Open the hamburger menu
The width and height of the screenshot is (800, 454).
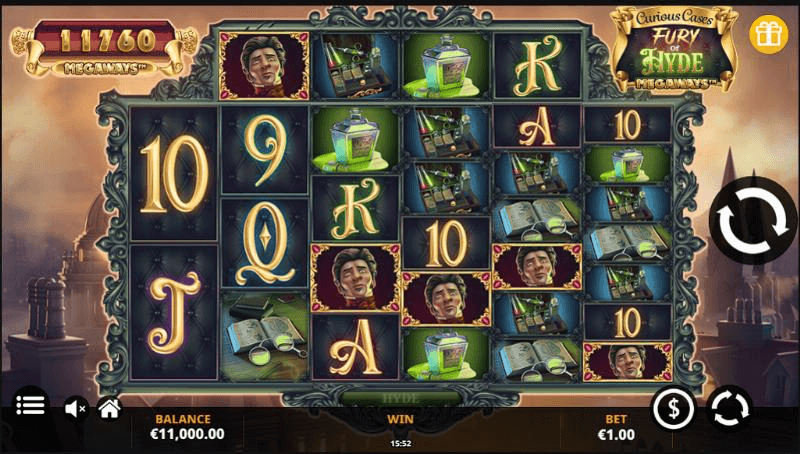[31, 406]
